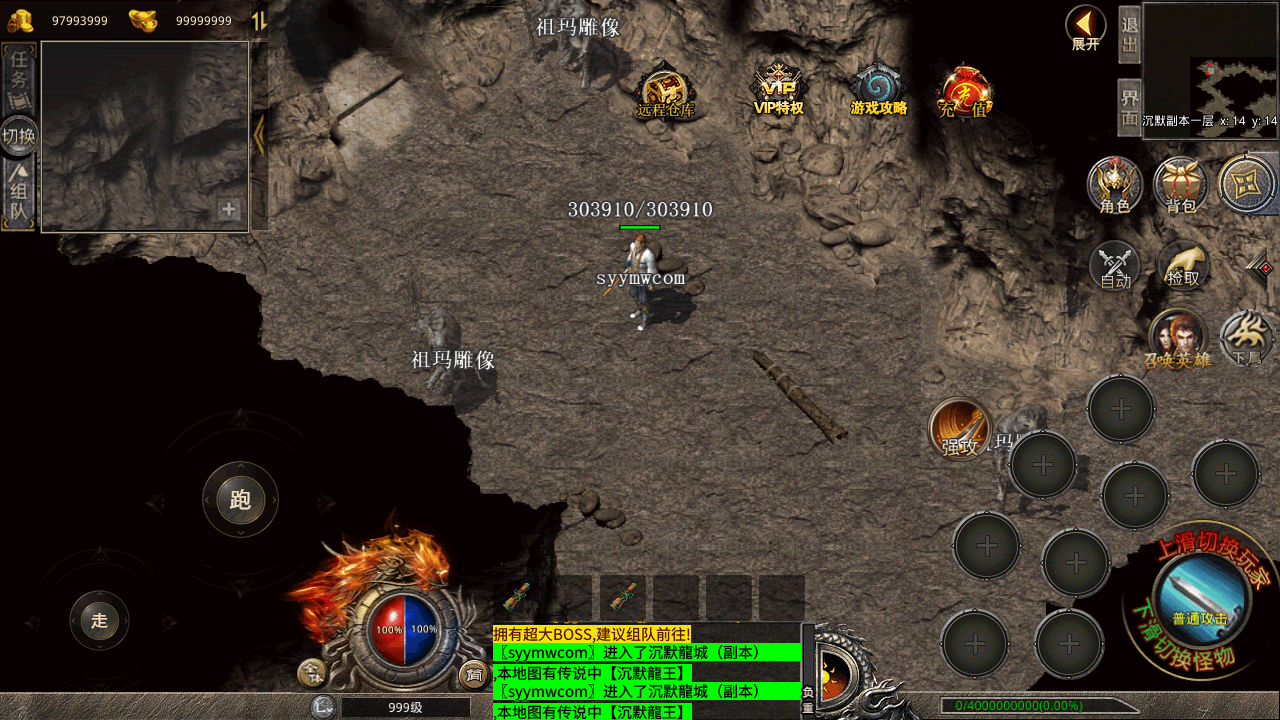This screenshot has height=720, width=1280.
Task: Enable 自动 auto-combat mode
Action: (x=1115, y=266)
